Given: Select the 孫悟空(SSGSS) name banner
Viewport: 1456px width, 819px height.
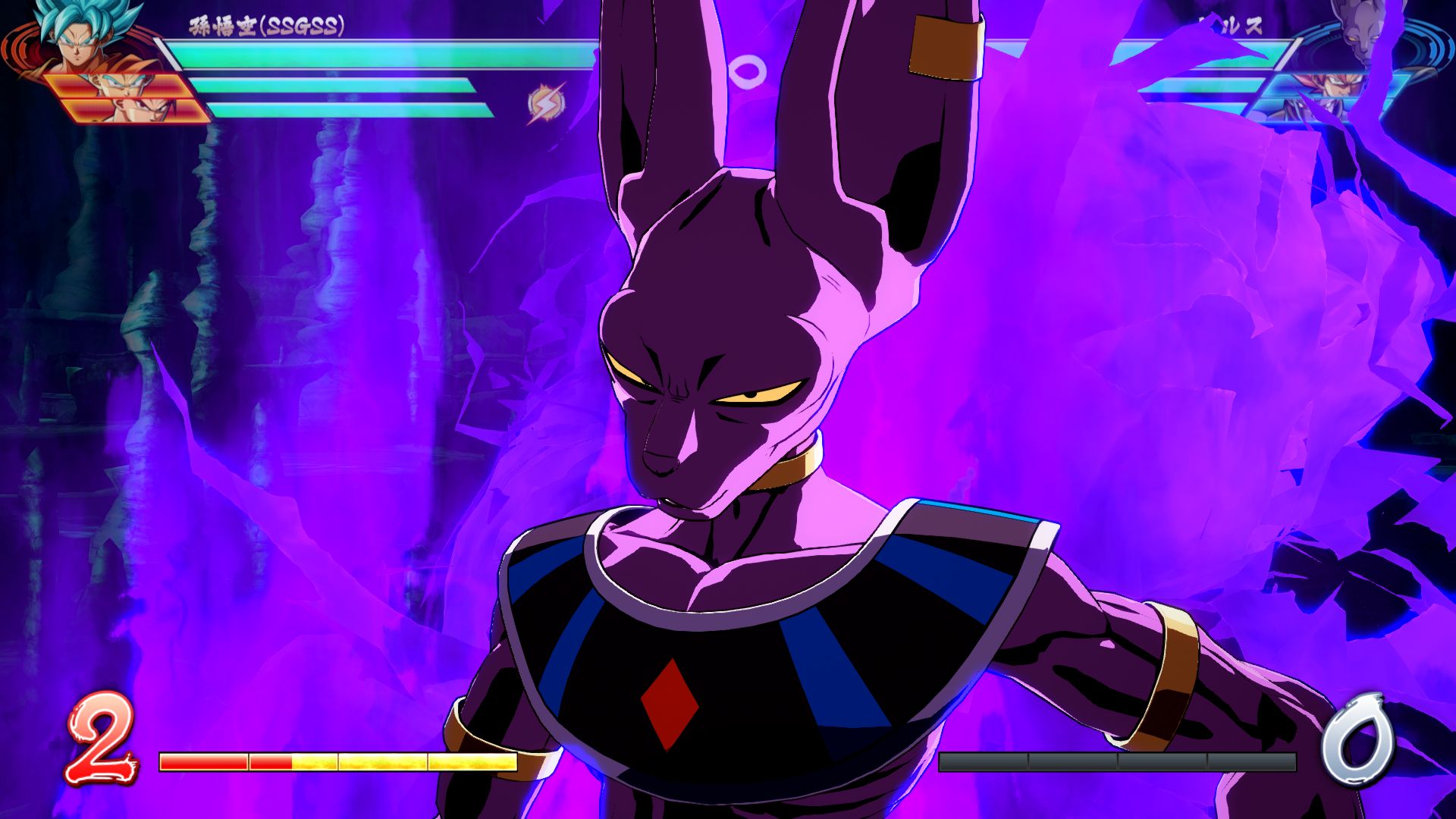Looking at the screenshot, I should coord(265,27).
